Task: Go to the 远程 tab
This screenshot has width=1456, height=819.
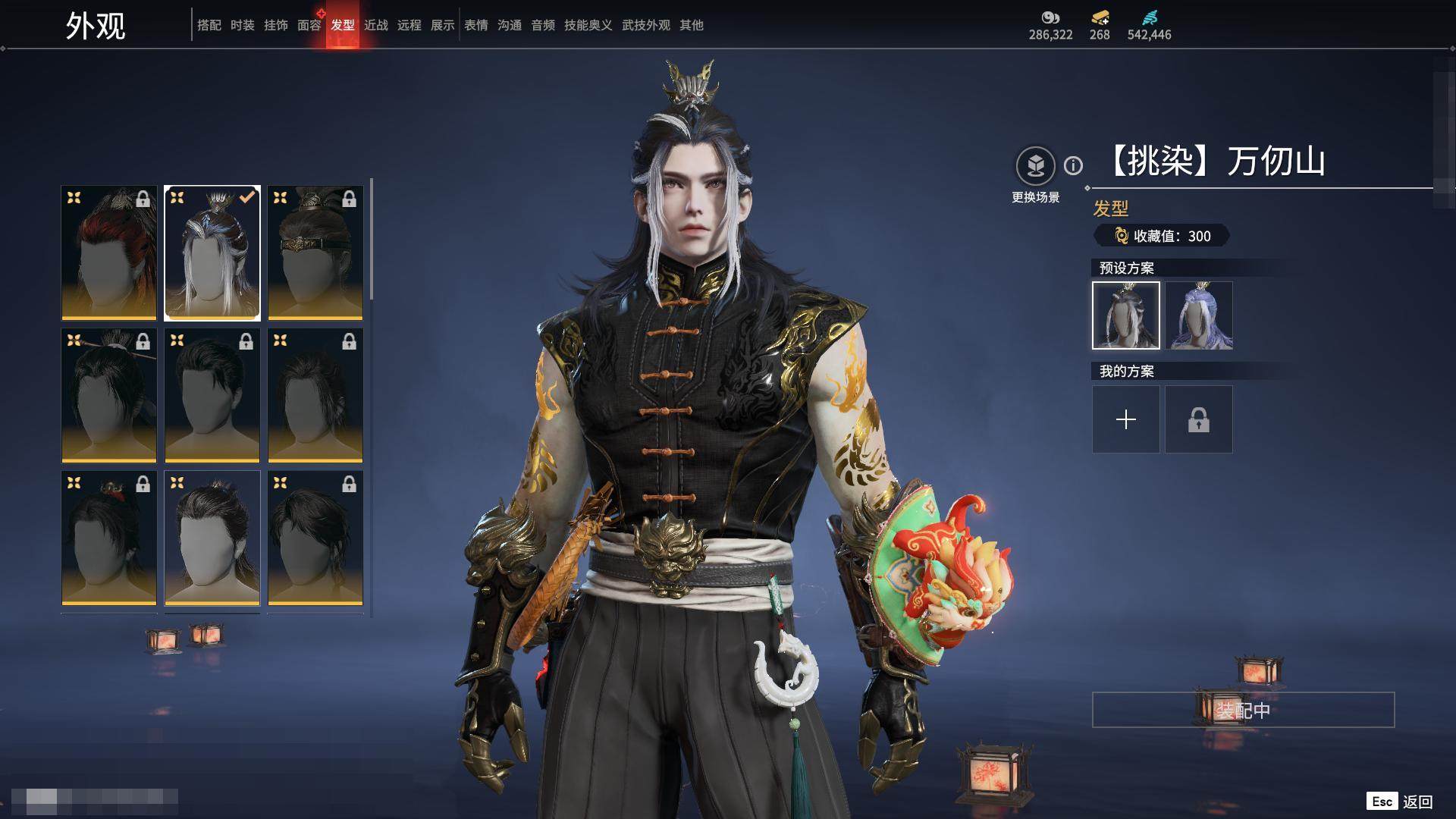Action: [x=409, y=25]
